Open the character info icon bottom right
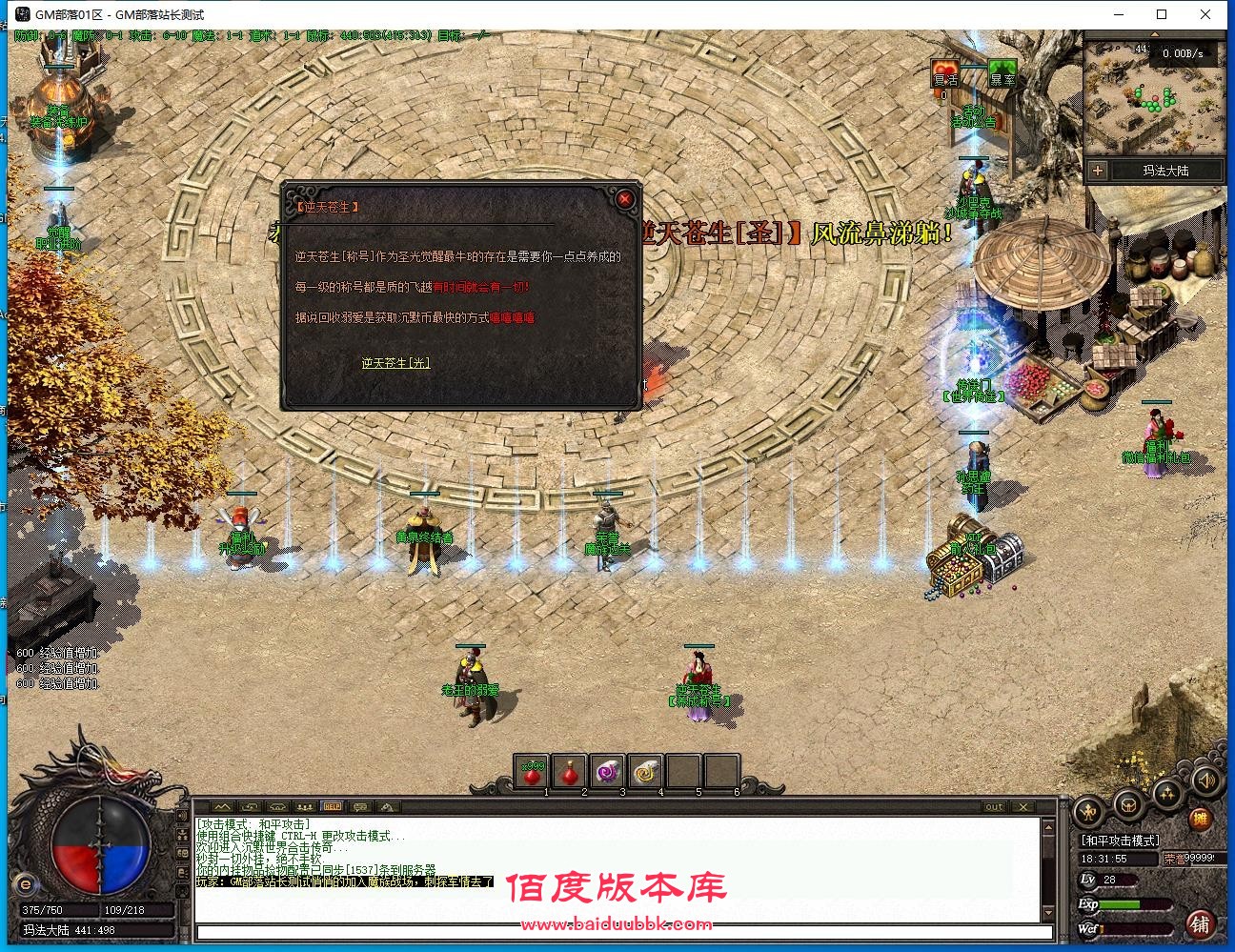This screenshot has height=952, width=1235. click(1088, 812)
